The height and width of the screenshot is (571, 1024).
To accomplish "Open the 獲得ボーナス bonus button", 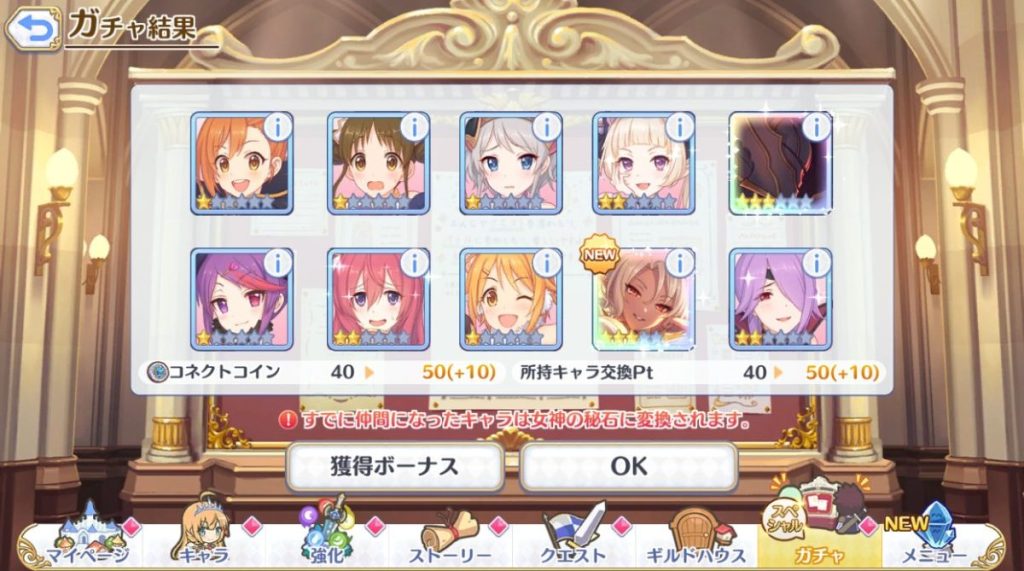I will pyautogui.click(x=394, y=465).
